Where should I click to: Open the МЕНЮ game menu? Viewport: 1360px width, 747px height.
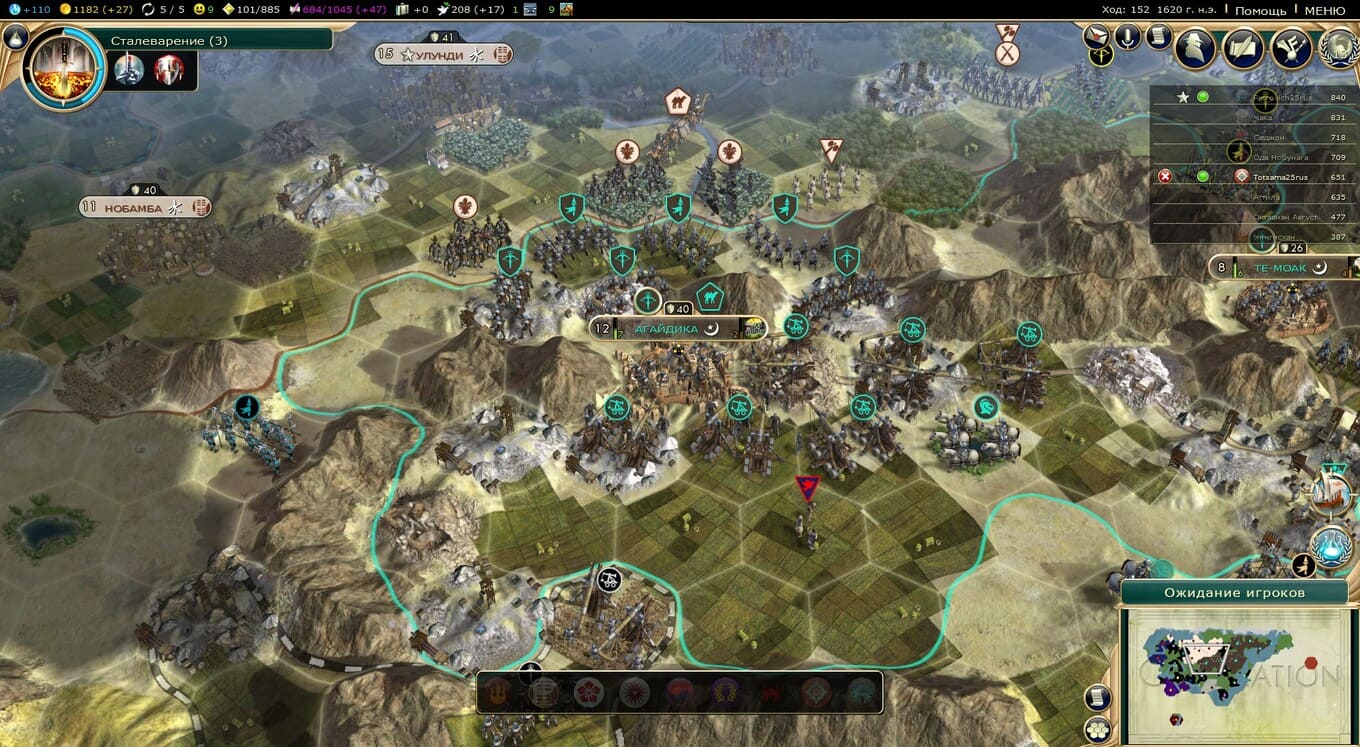1325,10
